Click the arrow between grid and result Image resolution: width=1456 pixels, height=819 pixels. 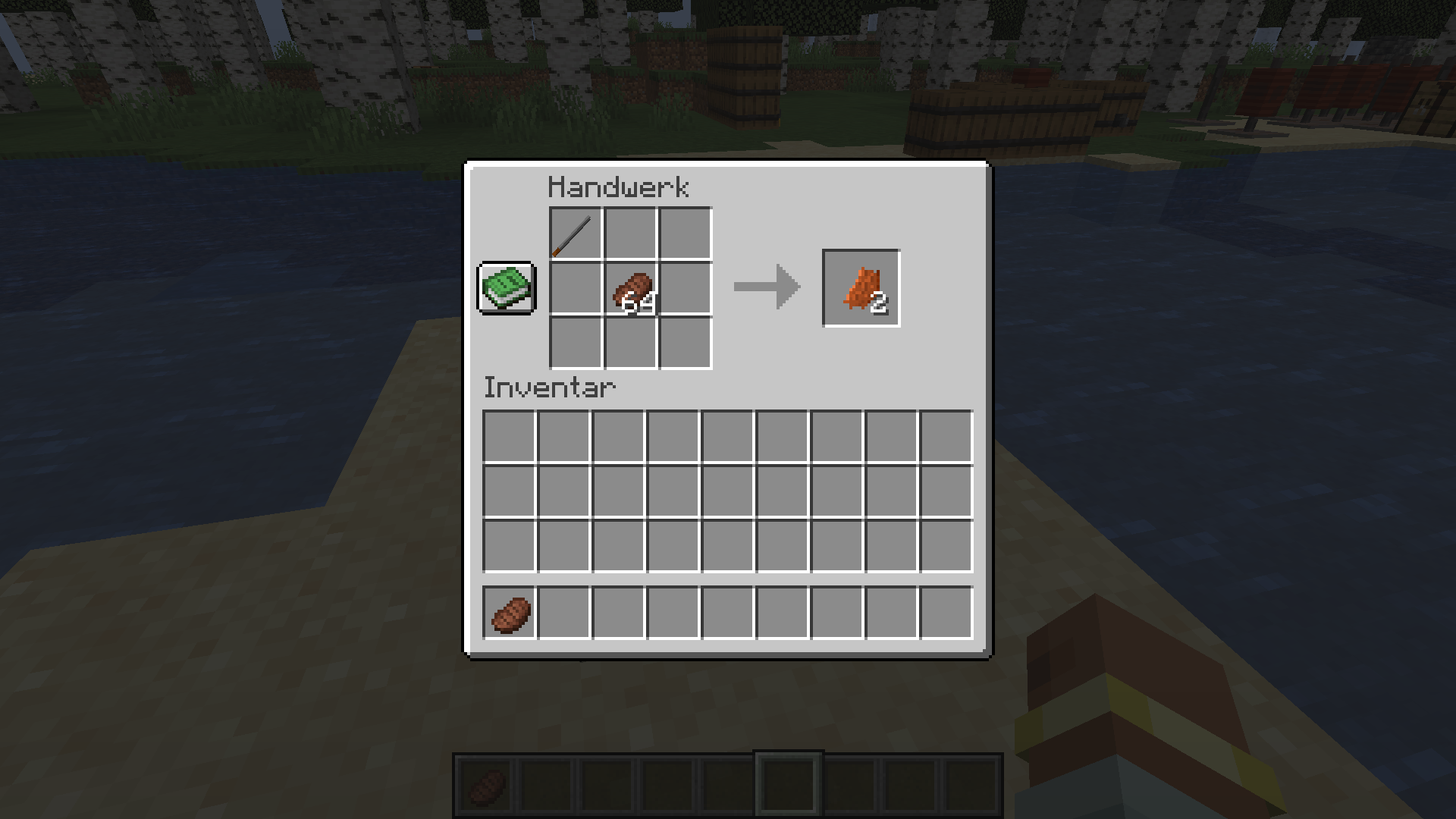(x=766, y=288)
